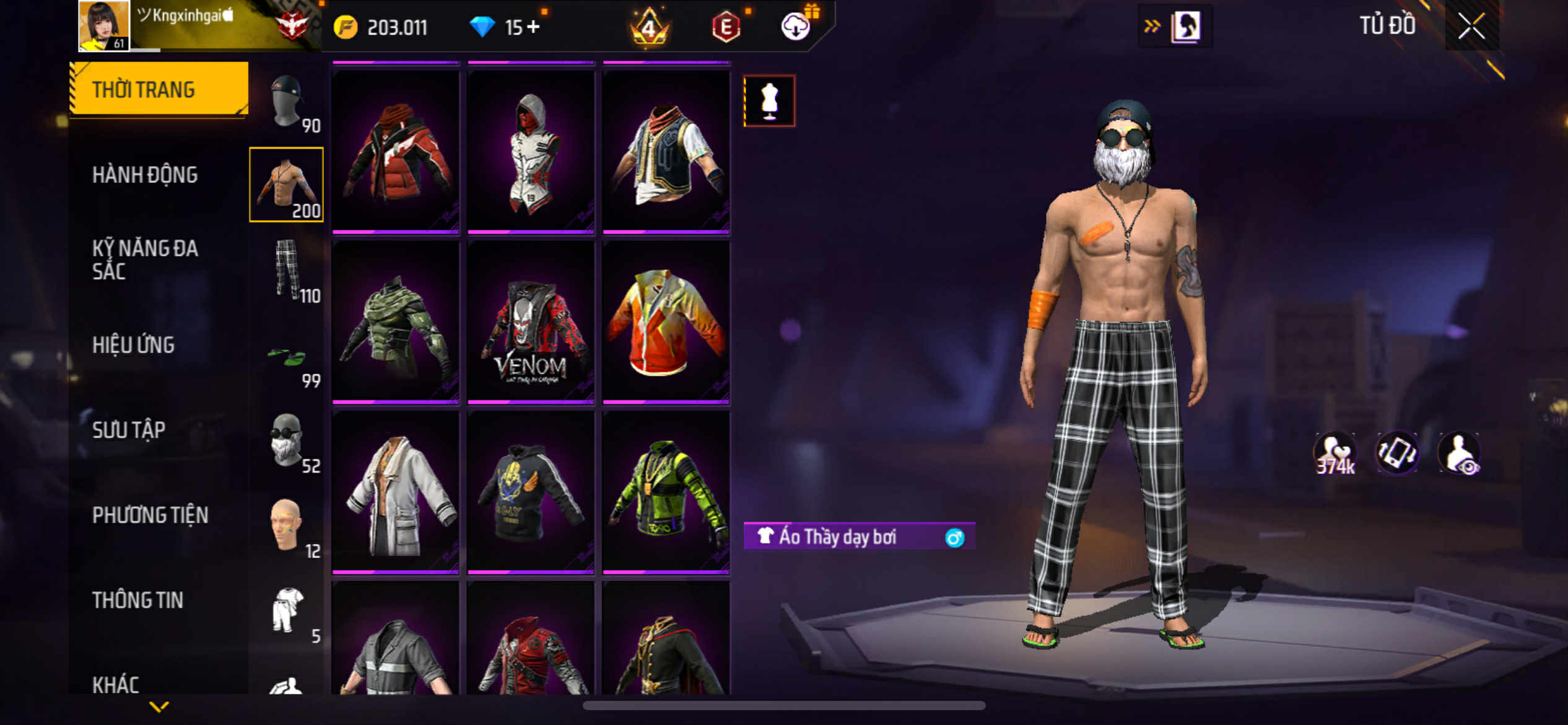Open the Kỹ Năng Đa Sắc tab
This screenshot has height=725, width=1568.
tap(145, 260)
